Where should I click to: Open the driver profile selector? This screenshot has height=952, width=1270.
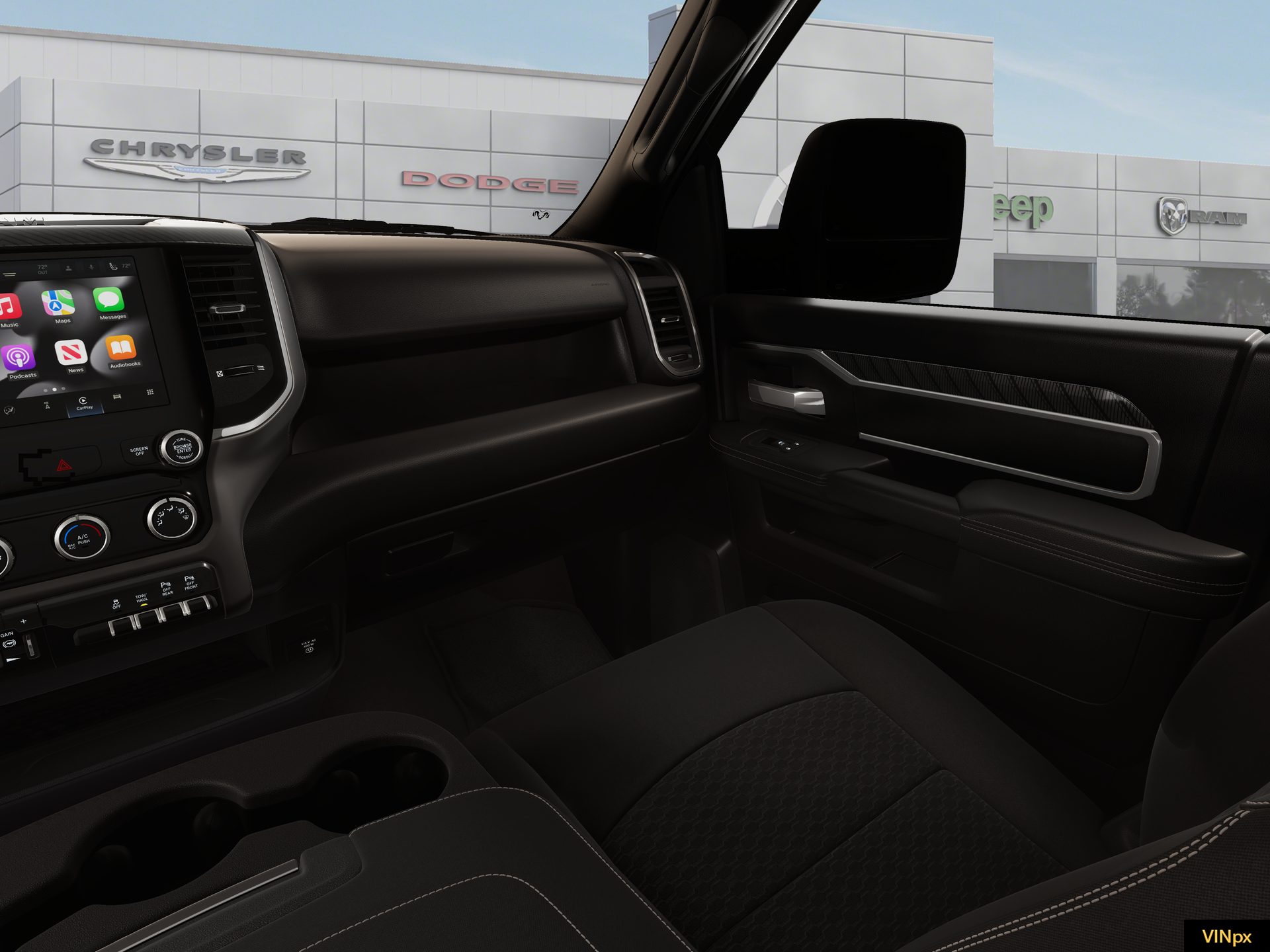(68, 268)
